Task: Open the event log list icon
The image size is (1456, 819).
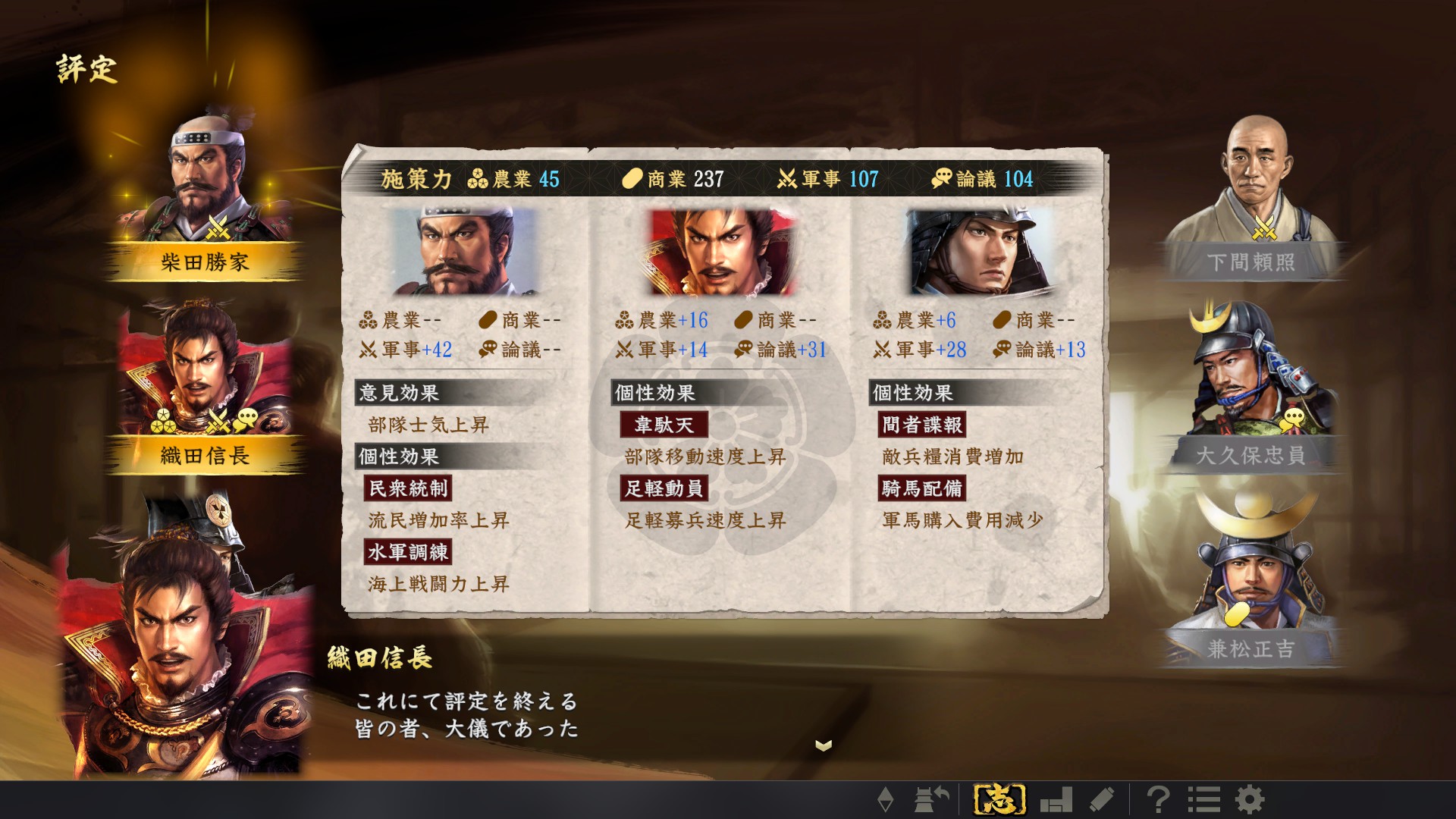Action: (1204, 800)
